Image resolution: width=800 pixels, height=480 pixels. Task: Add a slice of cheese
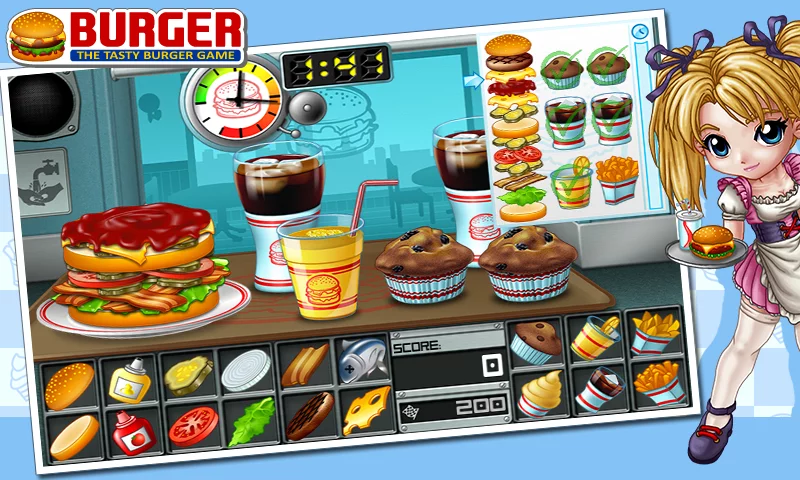[x=365, y=410]
